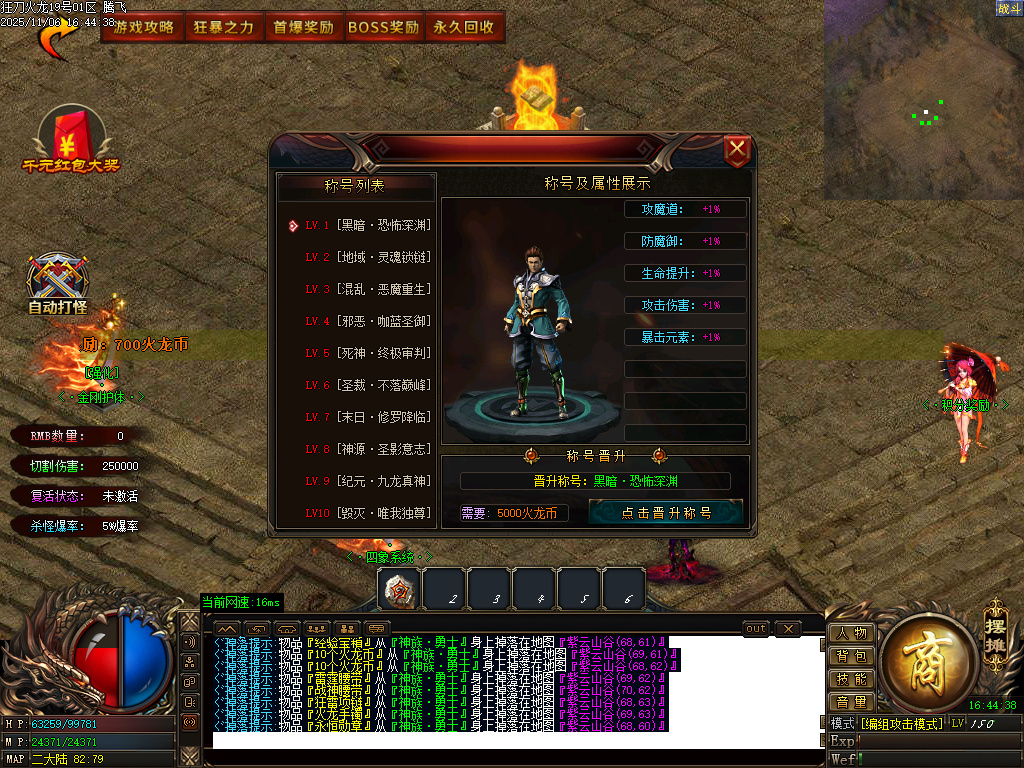Open the 背包 bag panel

pos(852,656)
